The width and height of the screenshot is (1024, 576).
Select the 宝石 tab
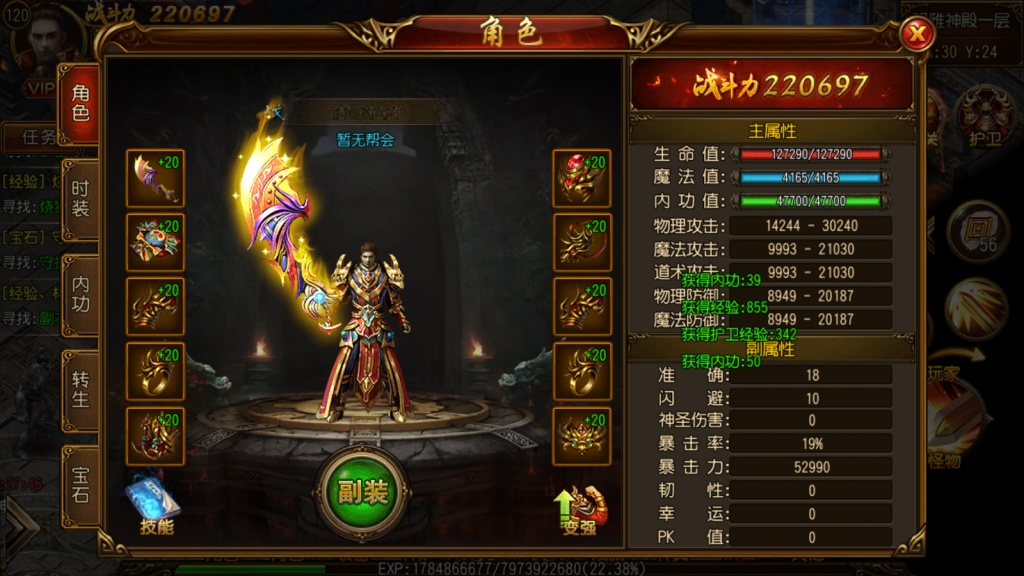tap(79, 483)
